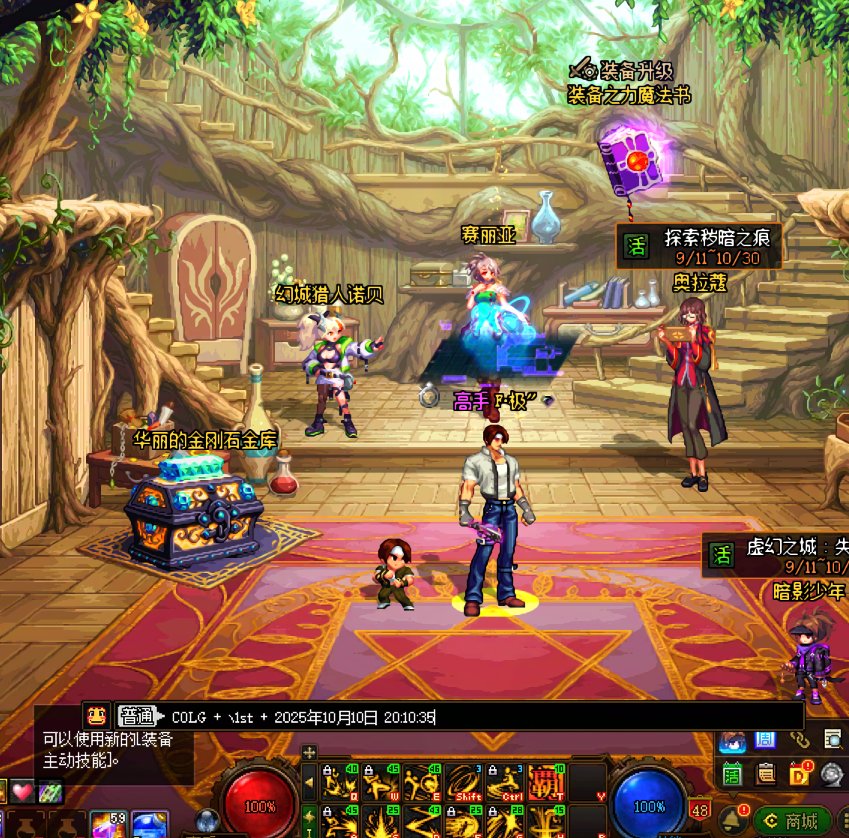
Task: Activate the red 霸 skill icon
Action: point(543,783)
